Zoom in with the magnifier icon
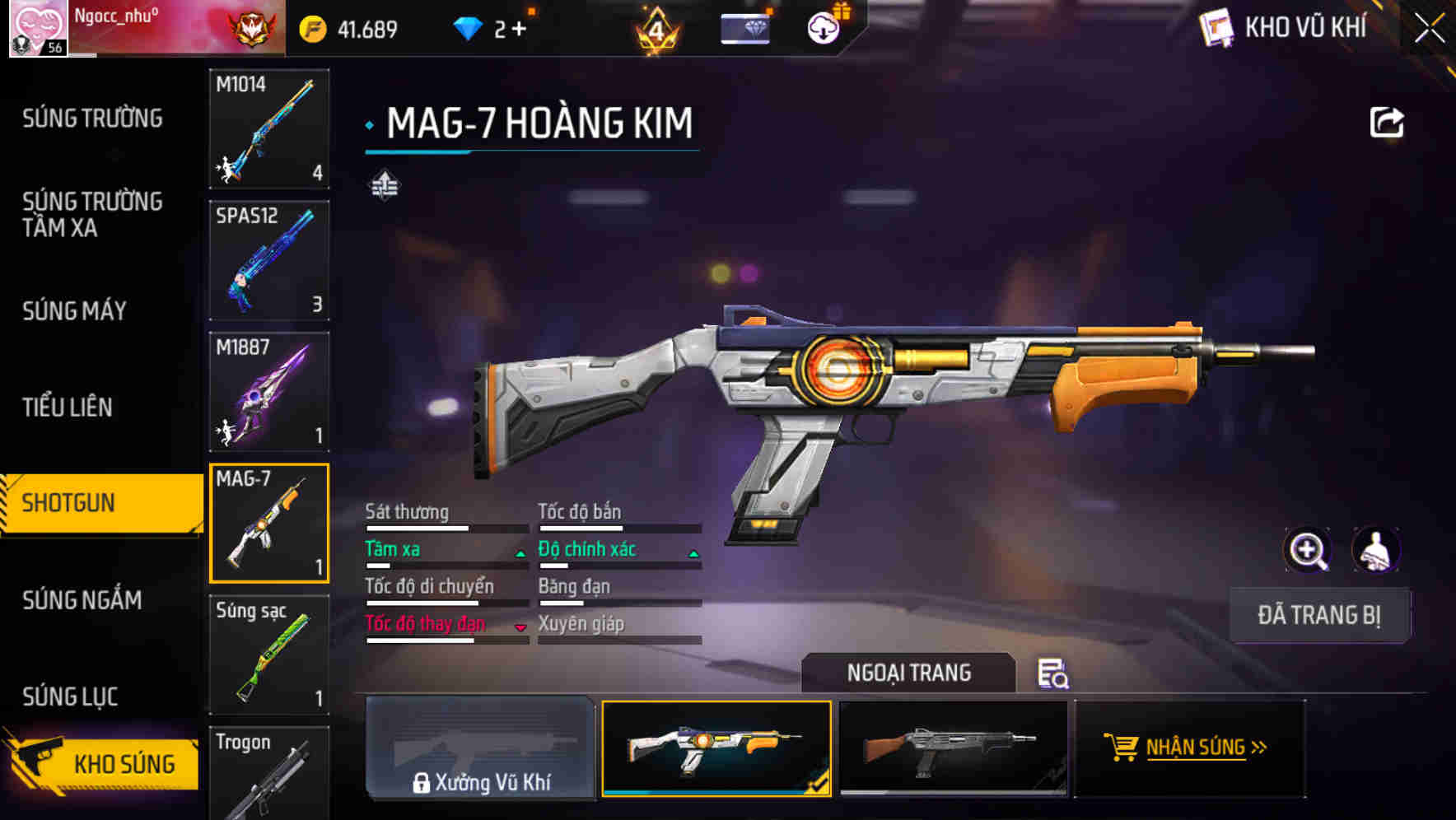Image resolution: width=1456 pixels, height=820 pixels. point(1307,550)
